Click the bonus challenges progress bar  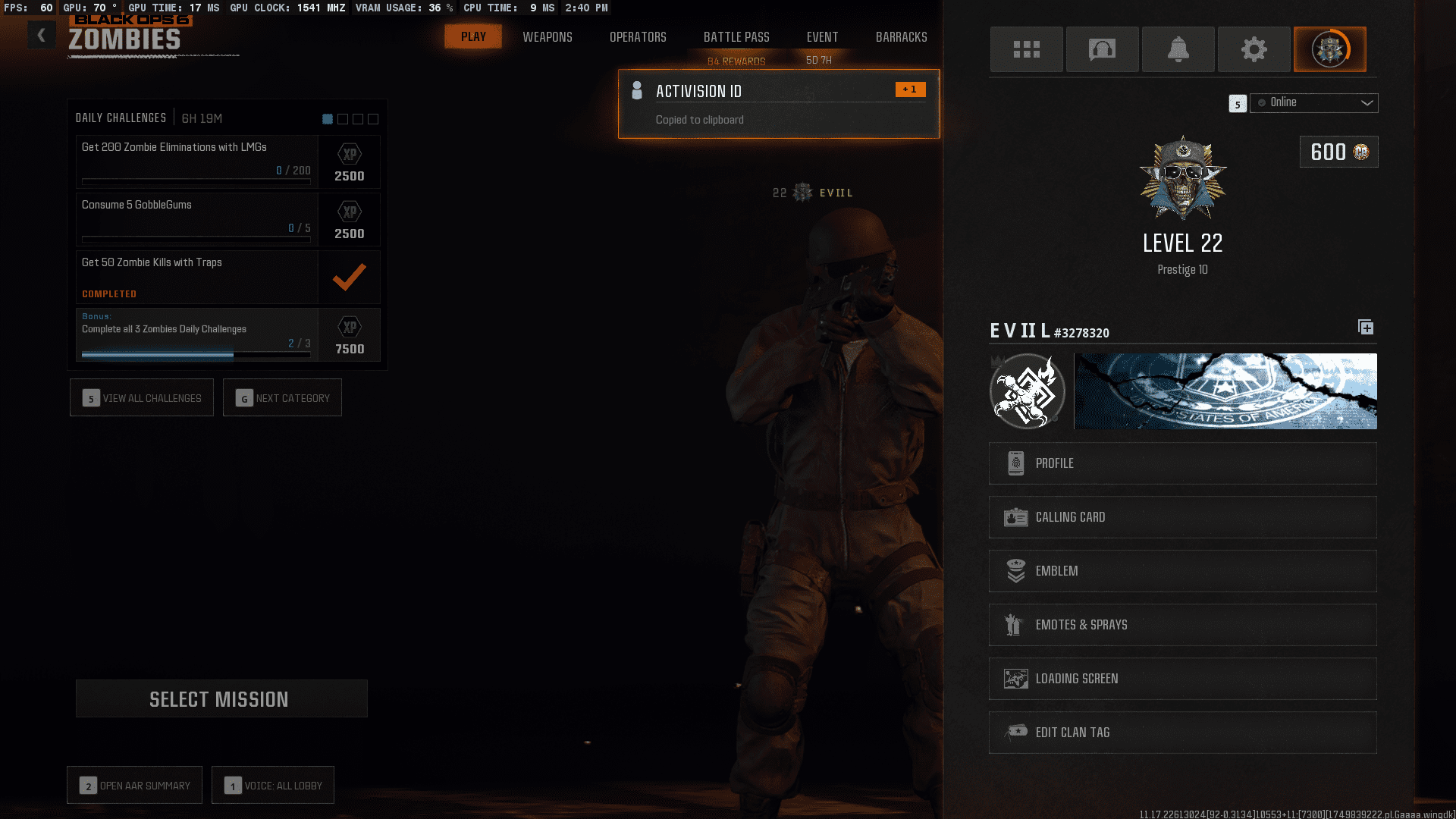pos(196,353)
